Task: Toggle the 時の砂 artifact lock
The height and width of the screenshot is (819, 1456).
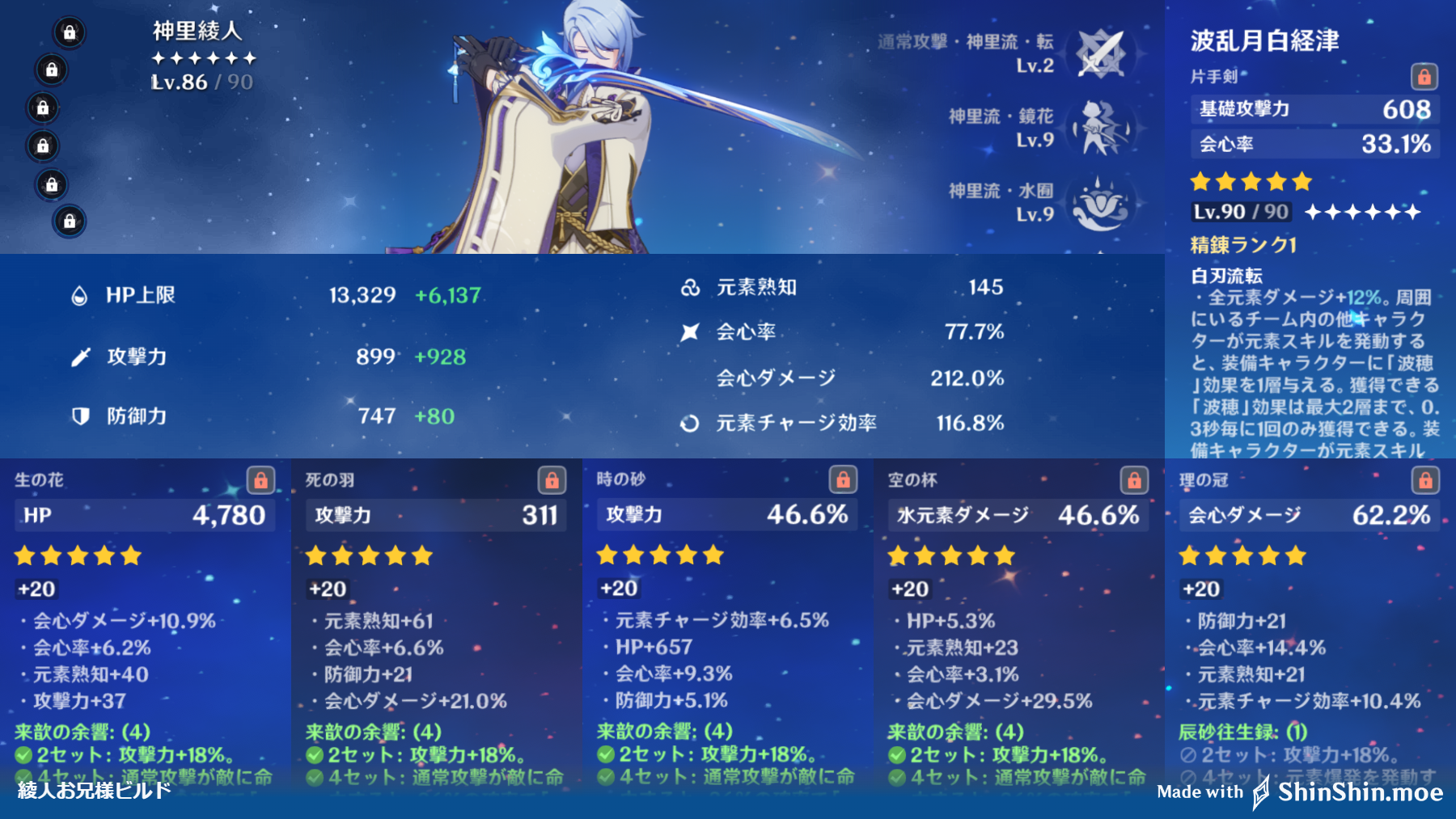Action: tap(844, 478)
